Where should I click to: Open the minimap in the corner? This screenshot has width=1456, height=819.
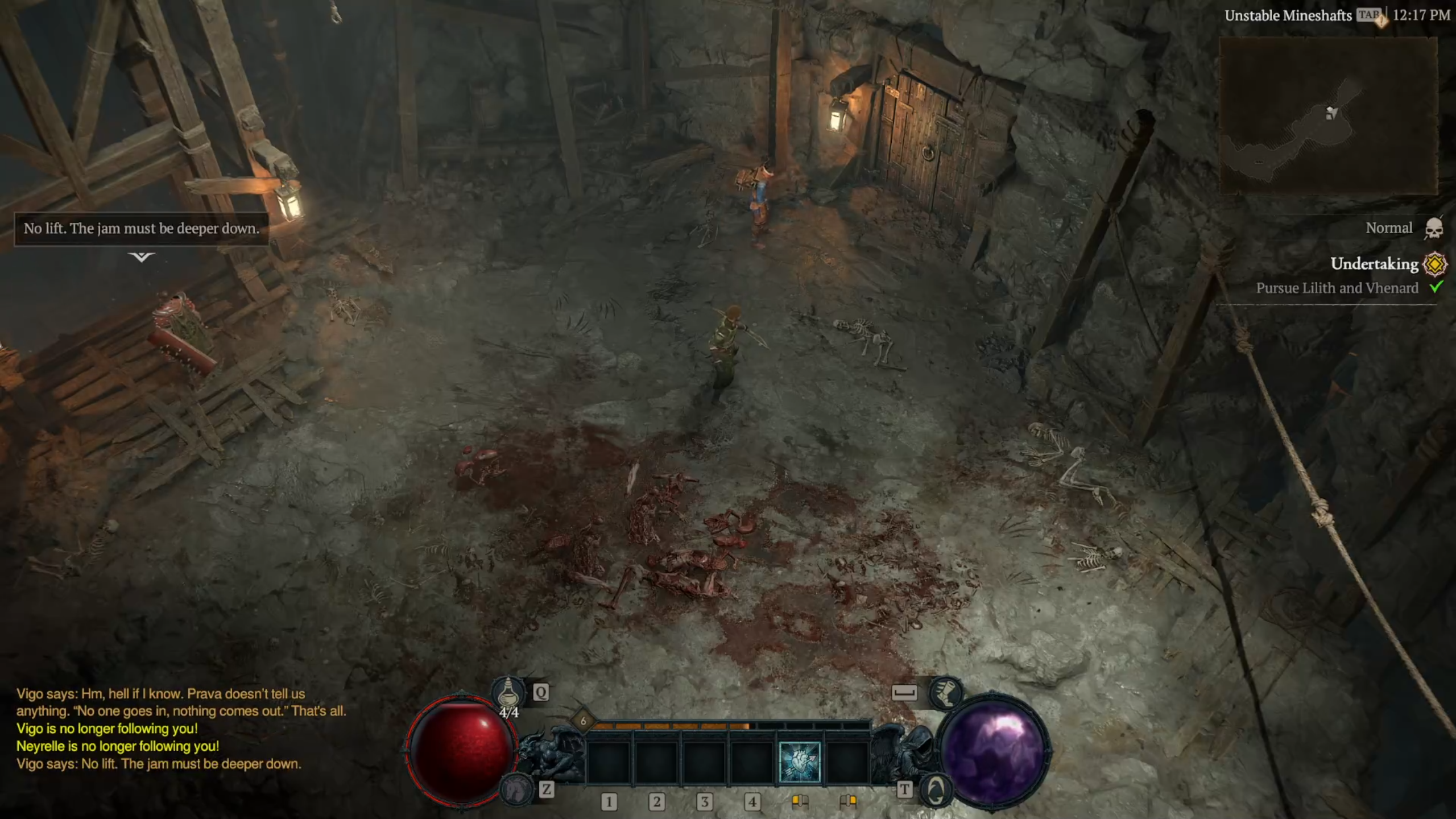pyautogui.click(x=1328, y=115)
